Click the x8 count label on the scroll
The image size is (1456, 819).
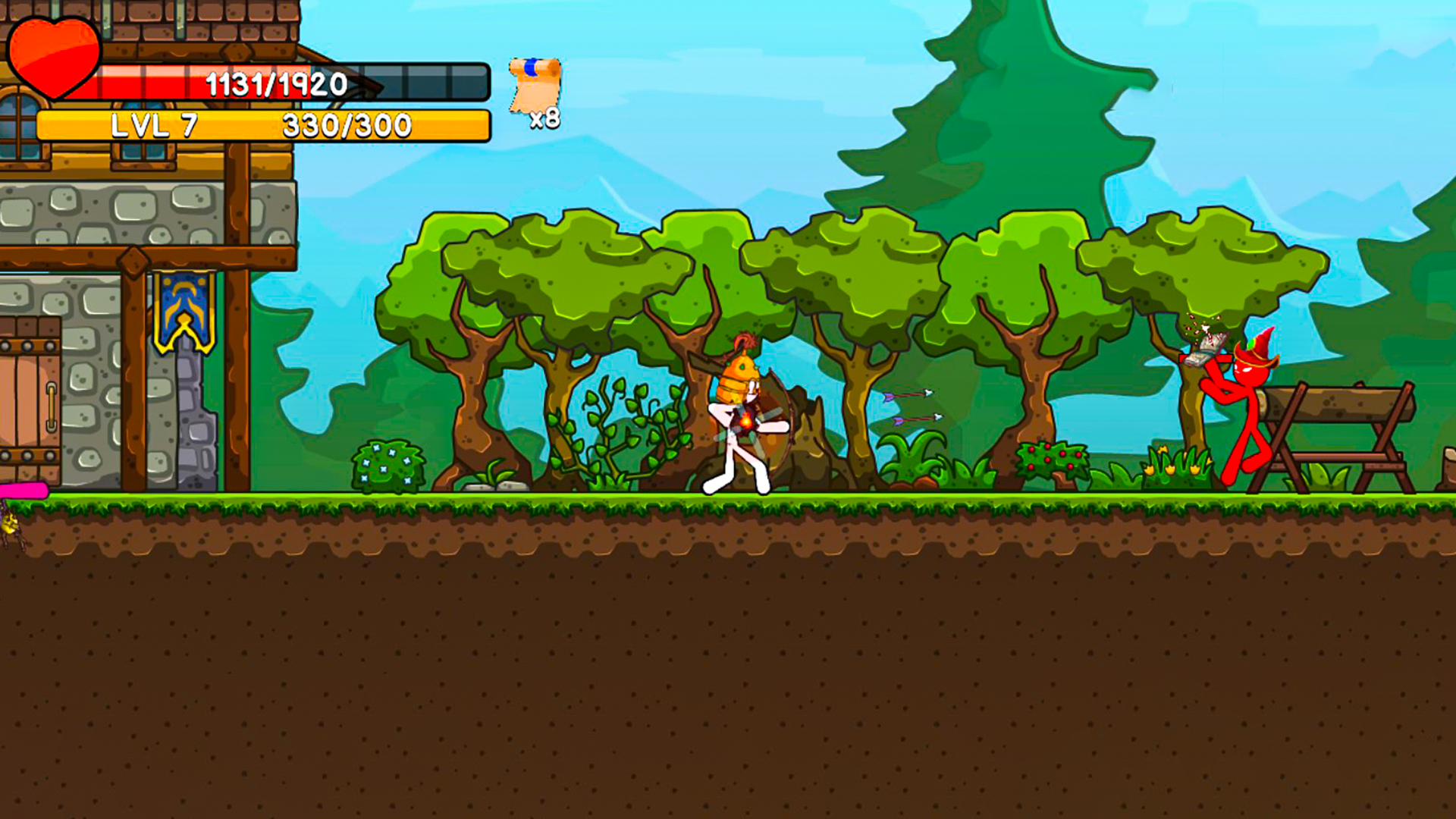(x=544, y=118)
